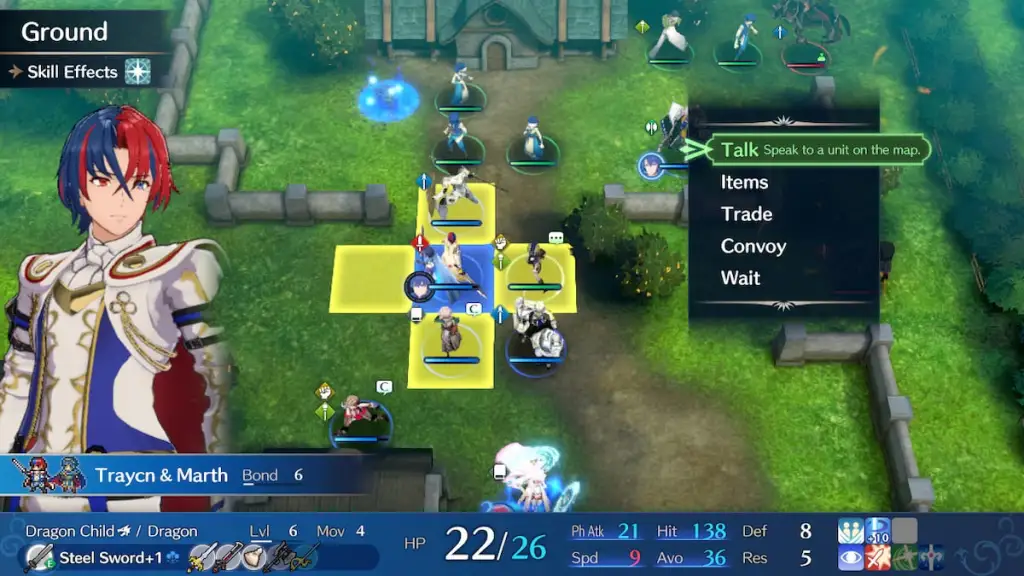The image size is (1024, 576).
Task: Target the ally on the upper yellow tile
Action: pos(455,204)
